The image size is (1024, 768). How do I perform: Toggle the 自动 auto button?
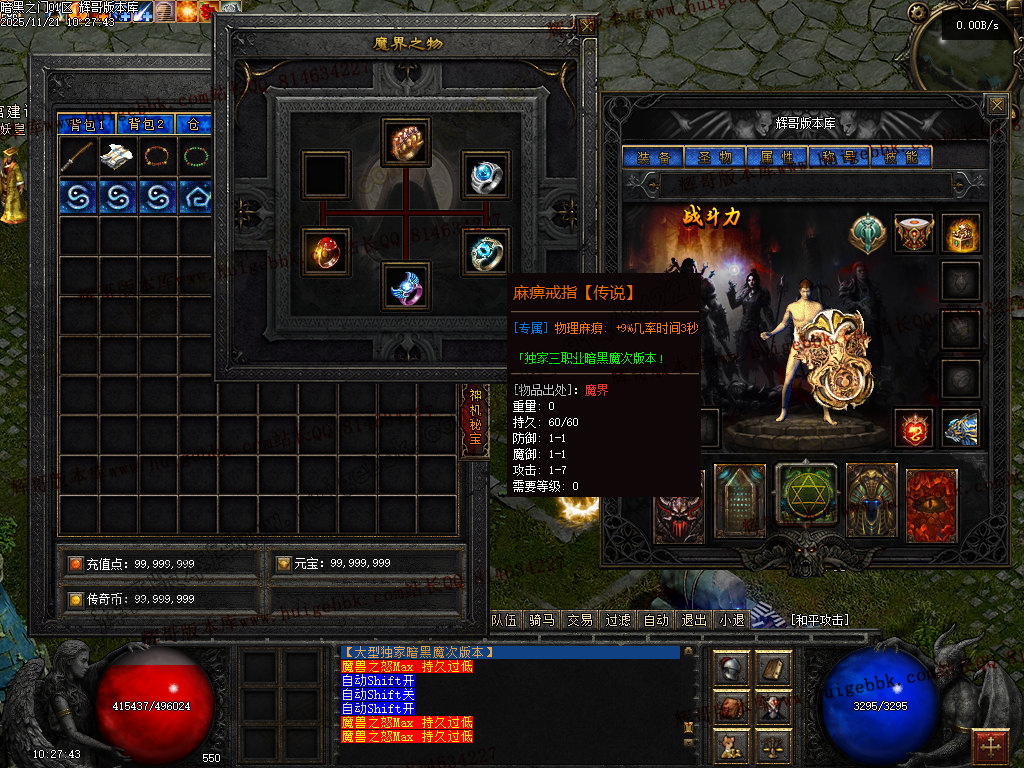[656, 620]
